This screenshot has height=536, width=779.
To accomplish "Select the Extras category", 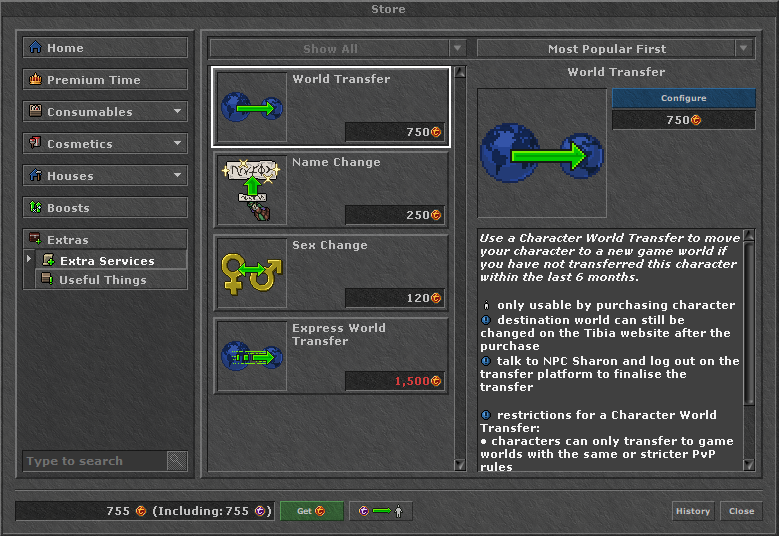I will [105, 240].
